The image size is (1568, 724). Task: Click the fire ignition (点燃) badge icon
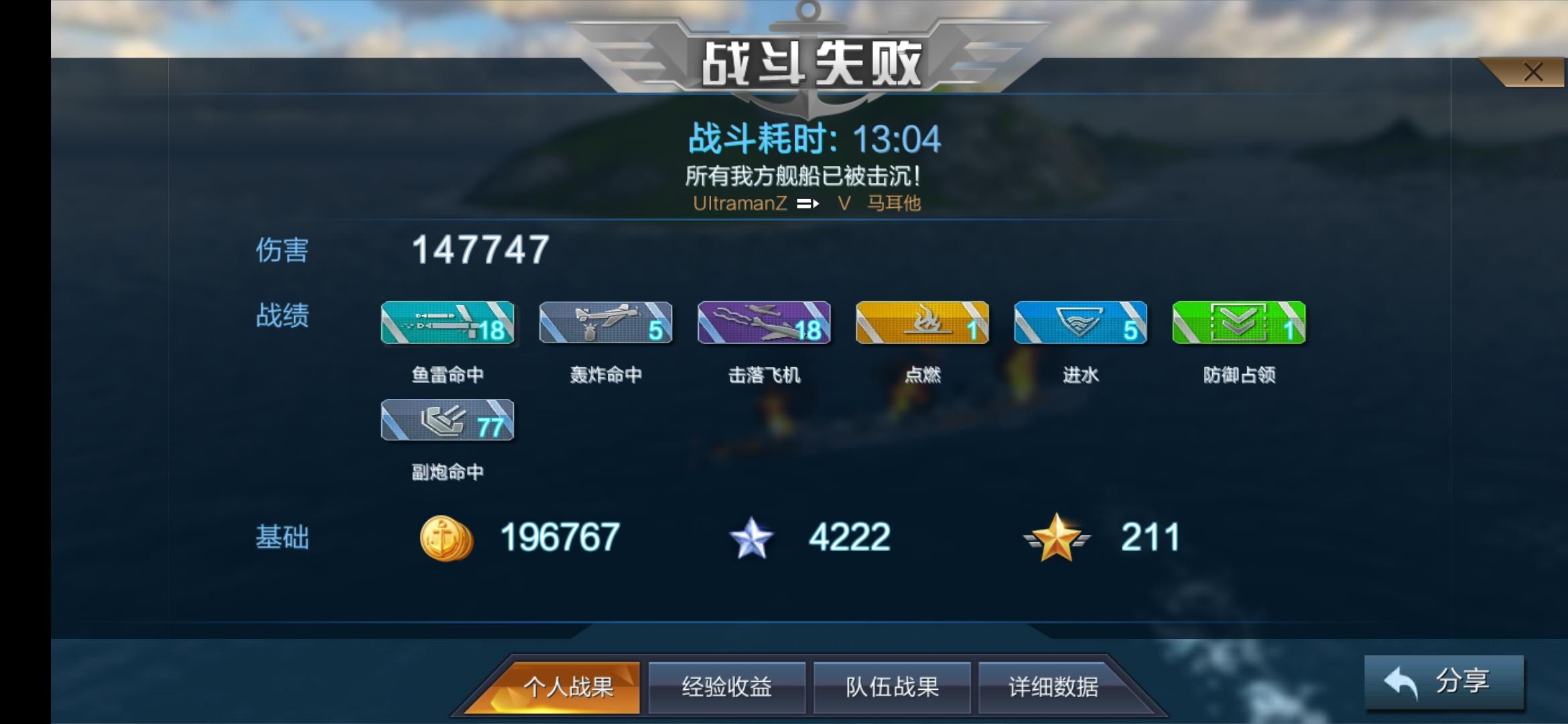(922, 322)
